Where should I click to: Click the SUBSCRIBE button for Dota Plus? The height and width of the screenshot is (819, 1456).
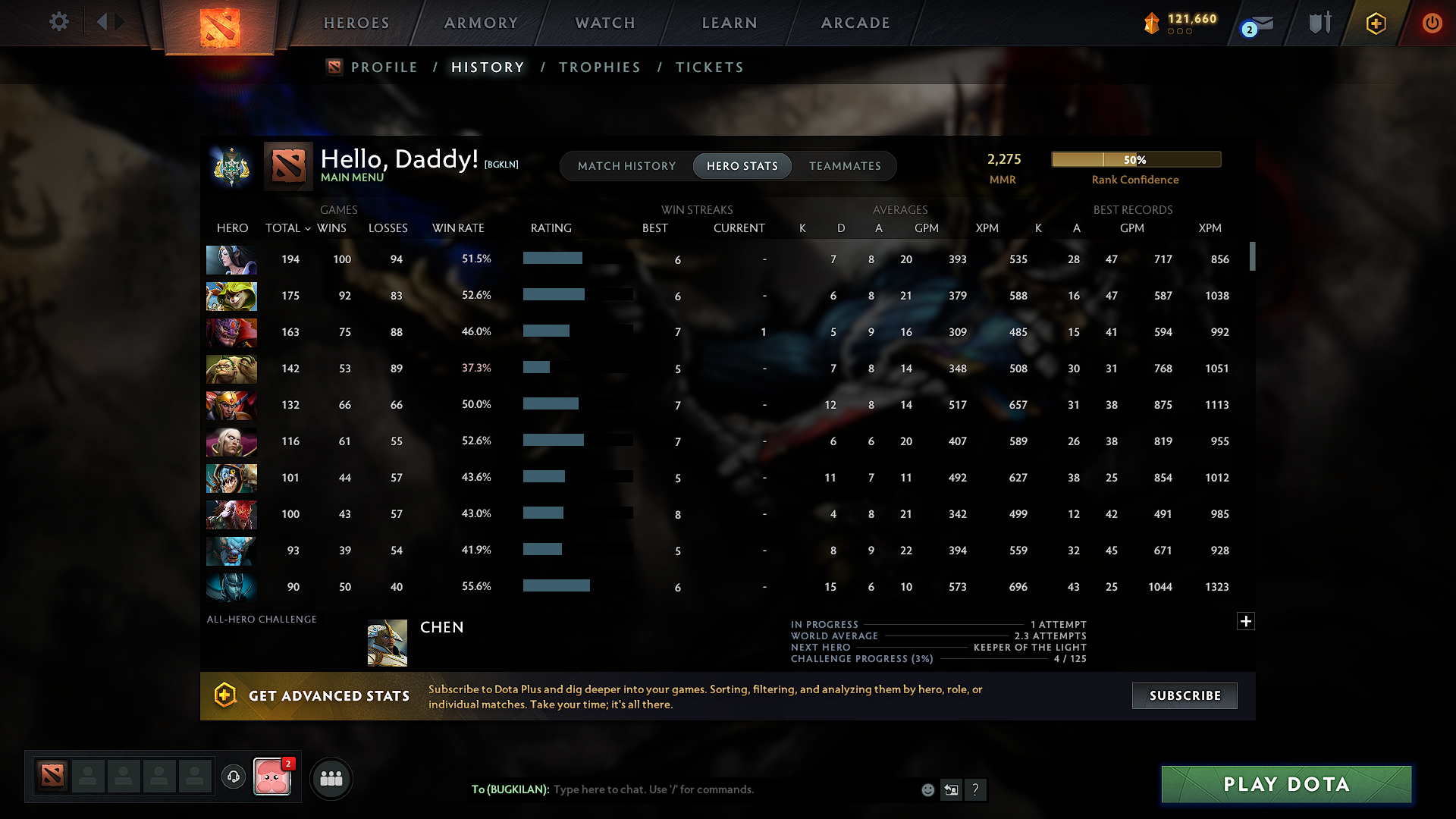click(1184, 695)
